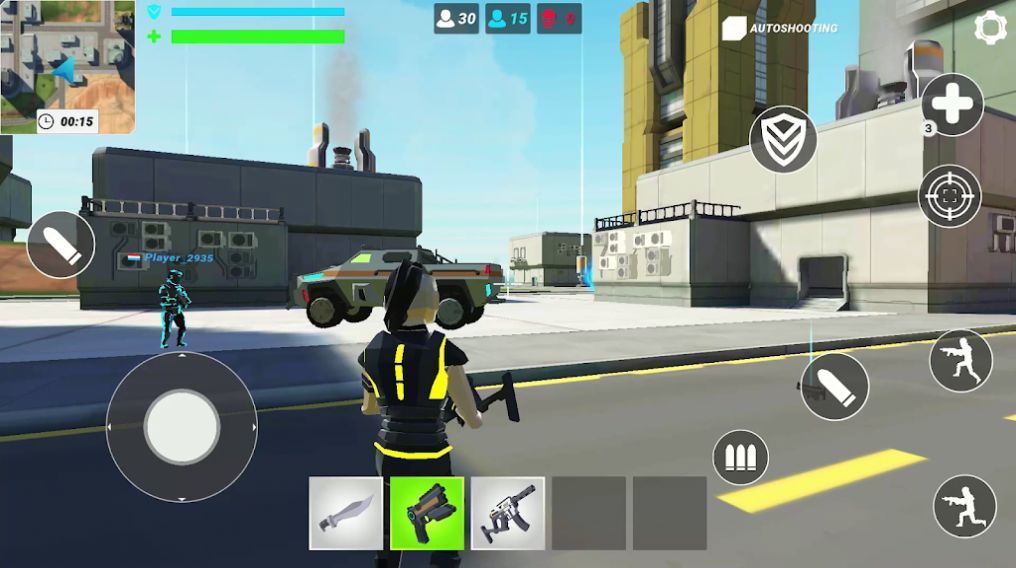Screen dimensions: 1016x568
Task: Reload with the three-bullets button
Action: coord(740,459)
